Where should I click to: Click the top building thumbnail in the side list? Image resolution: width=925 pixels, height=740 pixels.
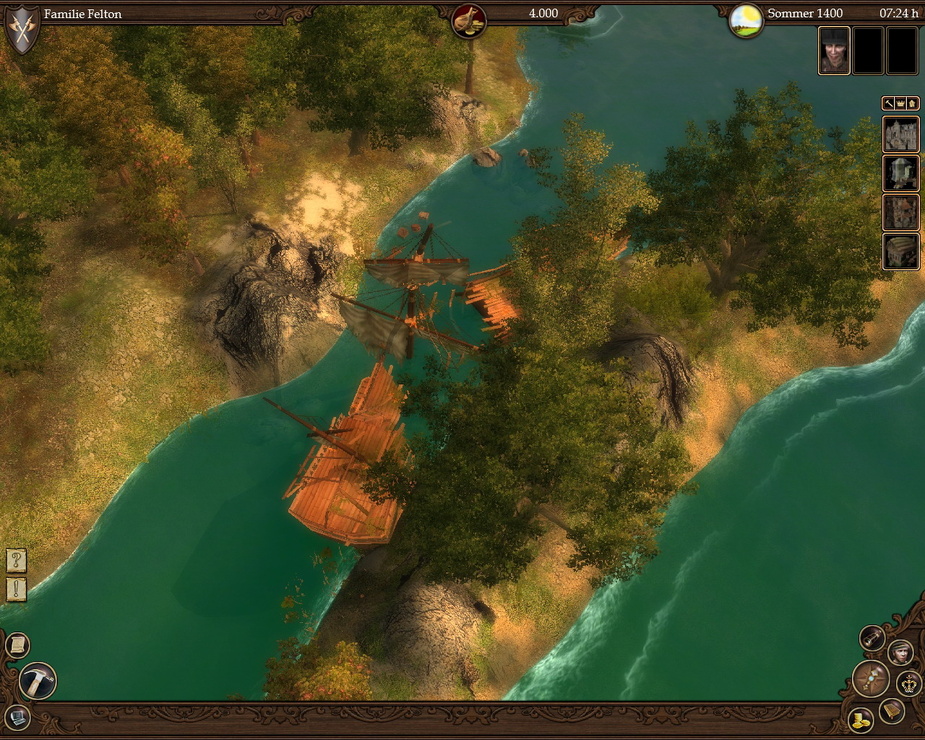tap(901, 134)
